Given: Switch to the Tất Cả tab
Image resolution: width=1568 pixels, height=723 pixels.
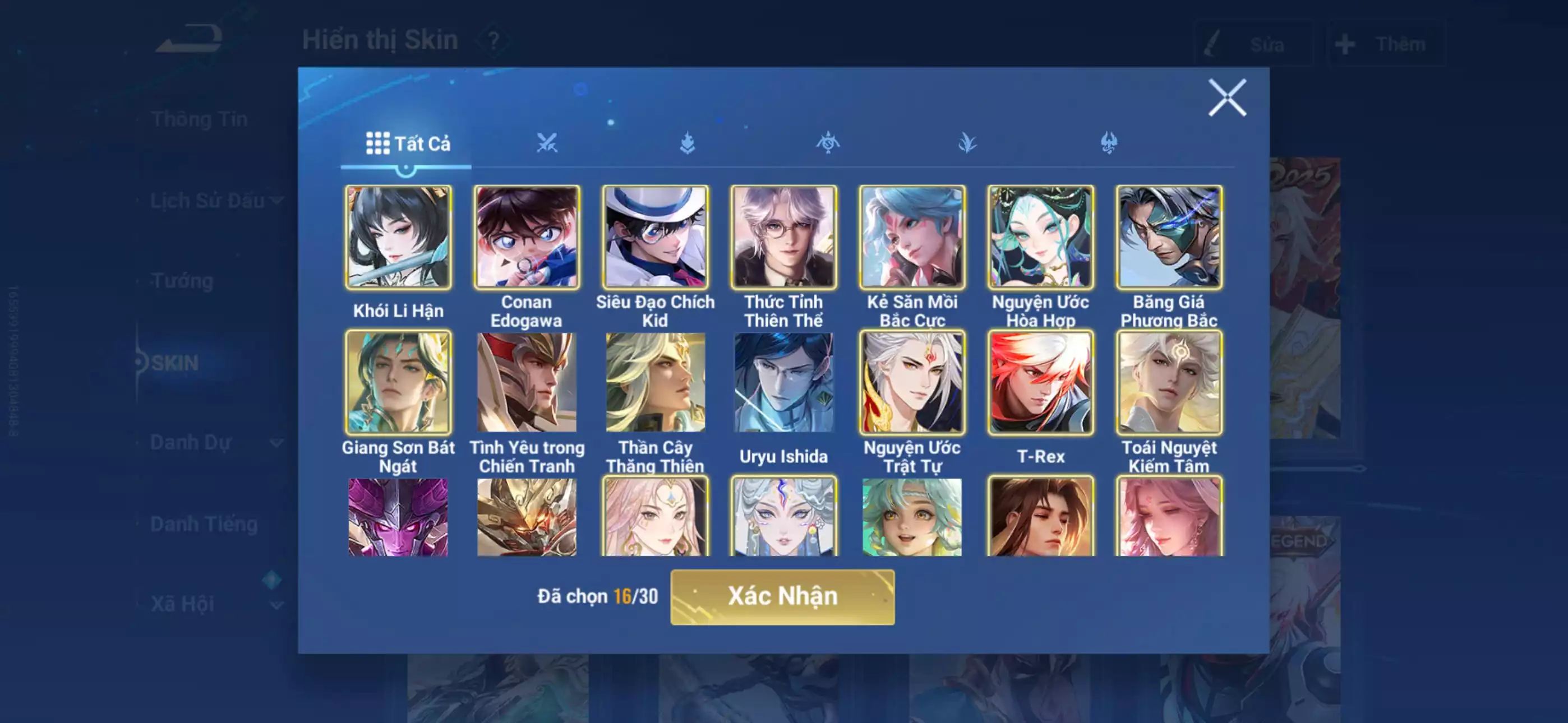Looking at the screenshot, I should pyautogui.click(x=406, y=143).
